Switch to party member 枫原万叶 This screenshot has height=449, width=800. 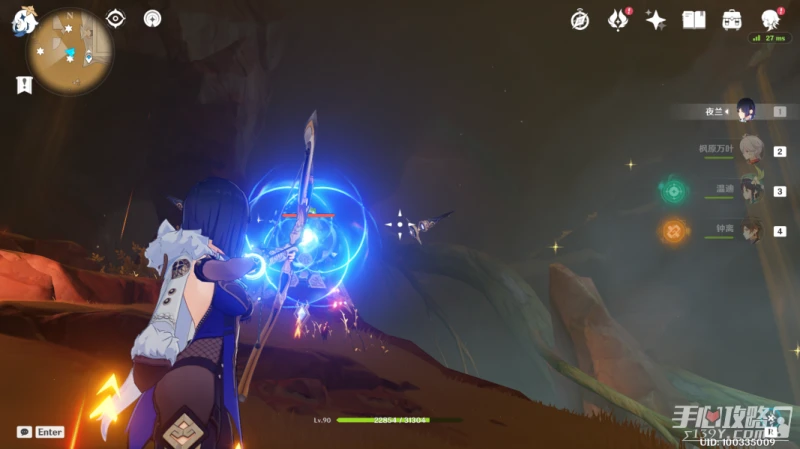[x=748, y=150]
